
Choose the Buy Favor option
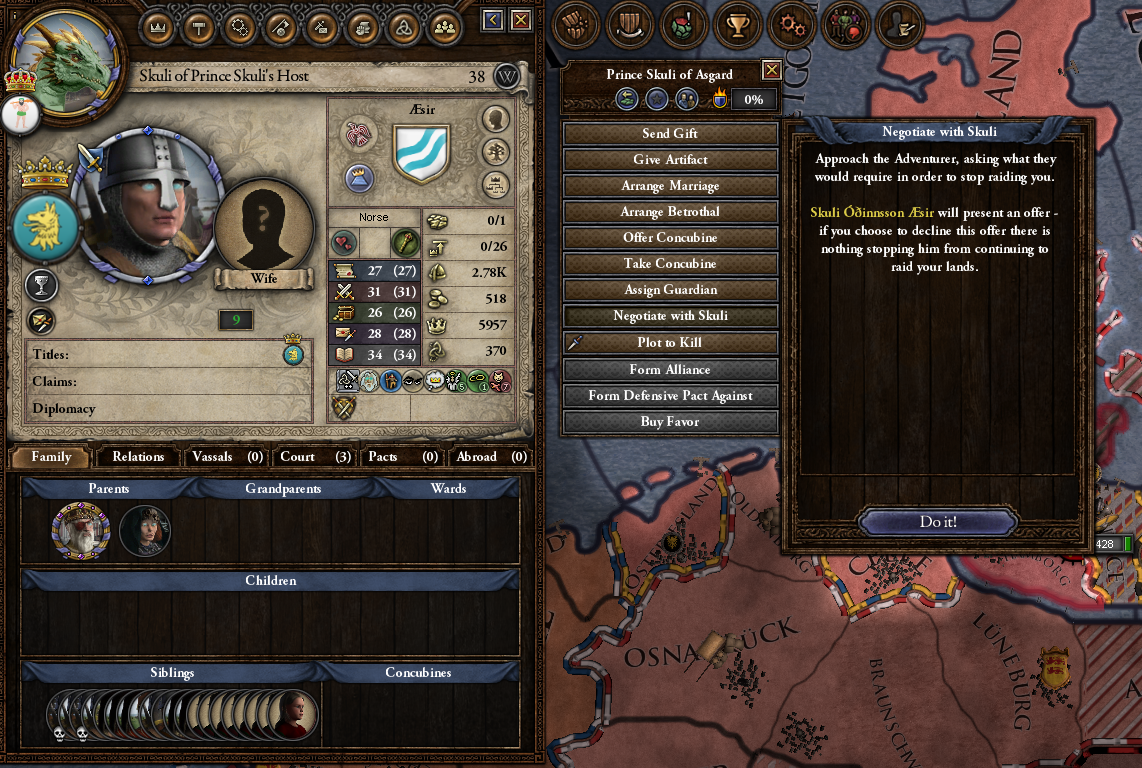670,422
